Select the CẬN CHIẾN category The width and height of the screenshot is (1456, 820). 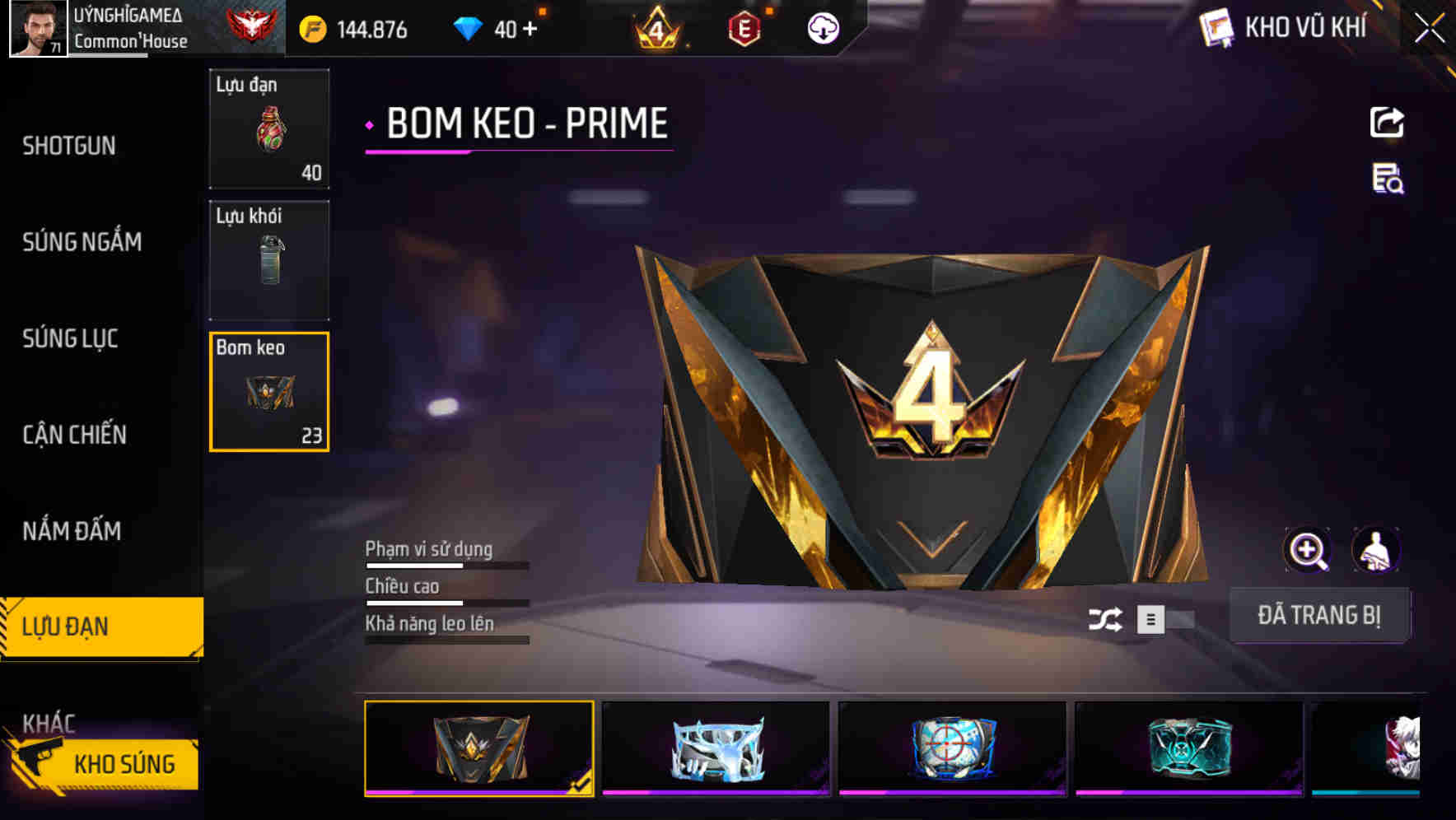click(x=74, y=435)
